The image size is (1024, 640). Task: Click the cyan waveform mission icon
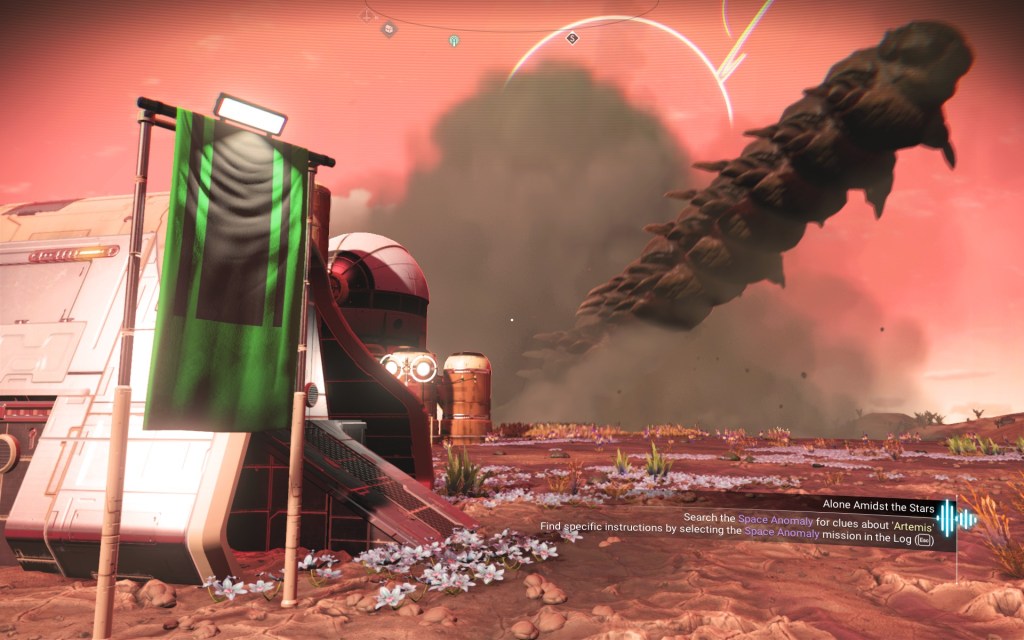click(x=956, y=518)
